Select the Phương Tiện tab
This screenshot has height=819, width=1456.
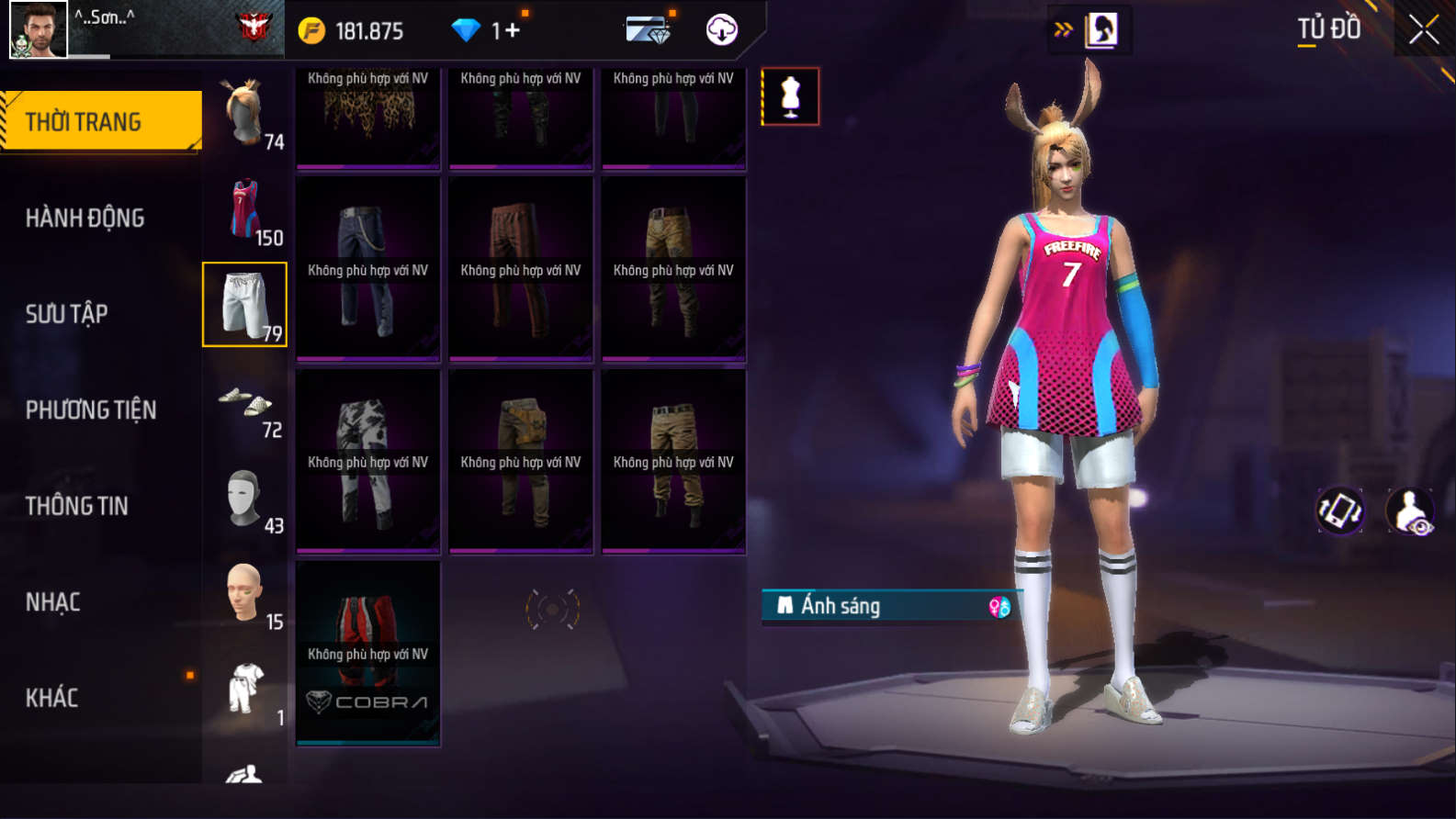tap(91, 409)
